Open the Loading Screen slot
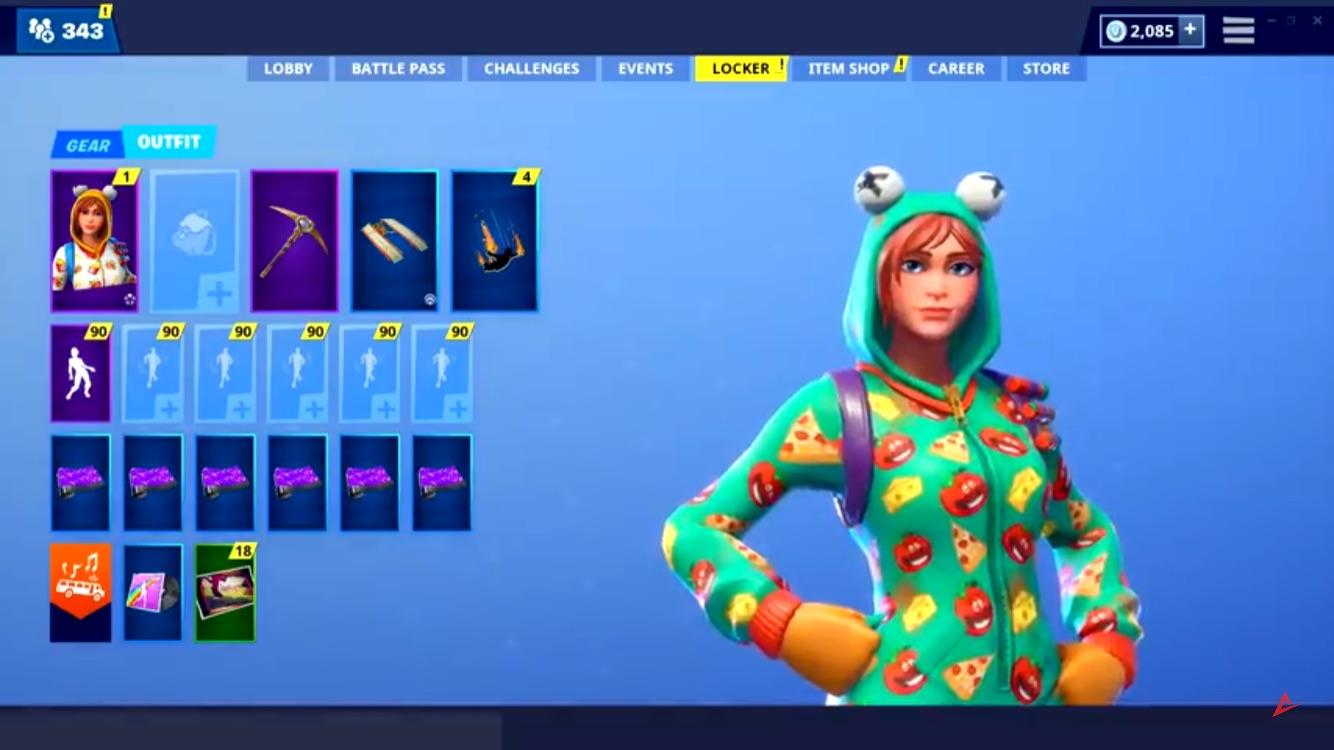This screenshot has width=1334, height=750. point(152,592)
